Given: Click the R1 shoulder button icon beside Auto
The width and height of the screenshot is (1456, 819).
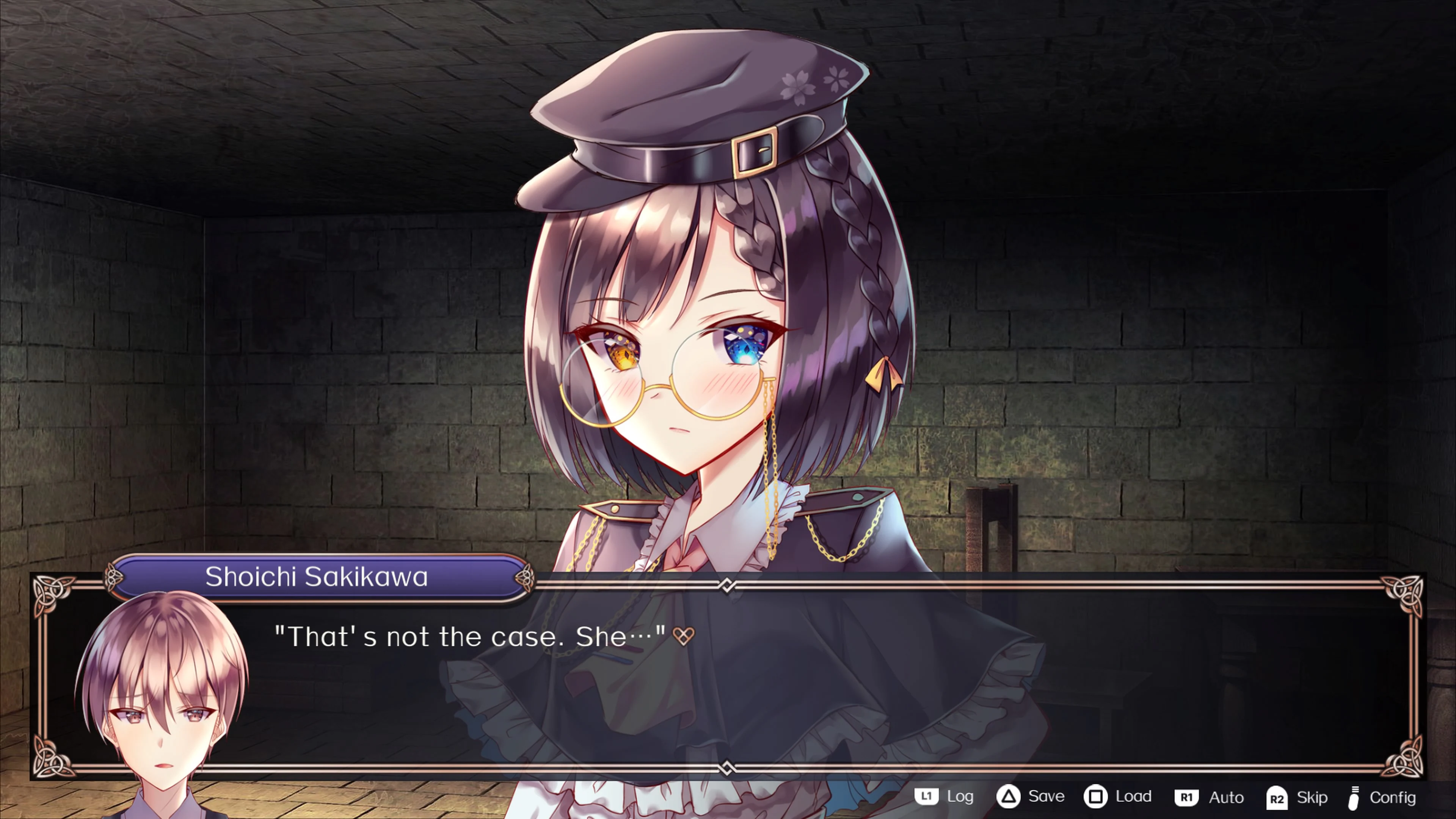Looking at the screenshot, I should pos(1188,798).
